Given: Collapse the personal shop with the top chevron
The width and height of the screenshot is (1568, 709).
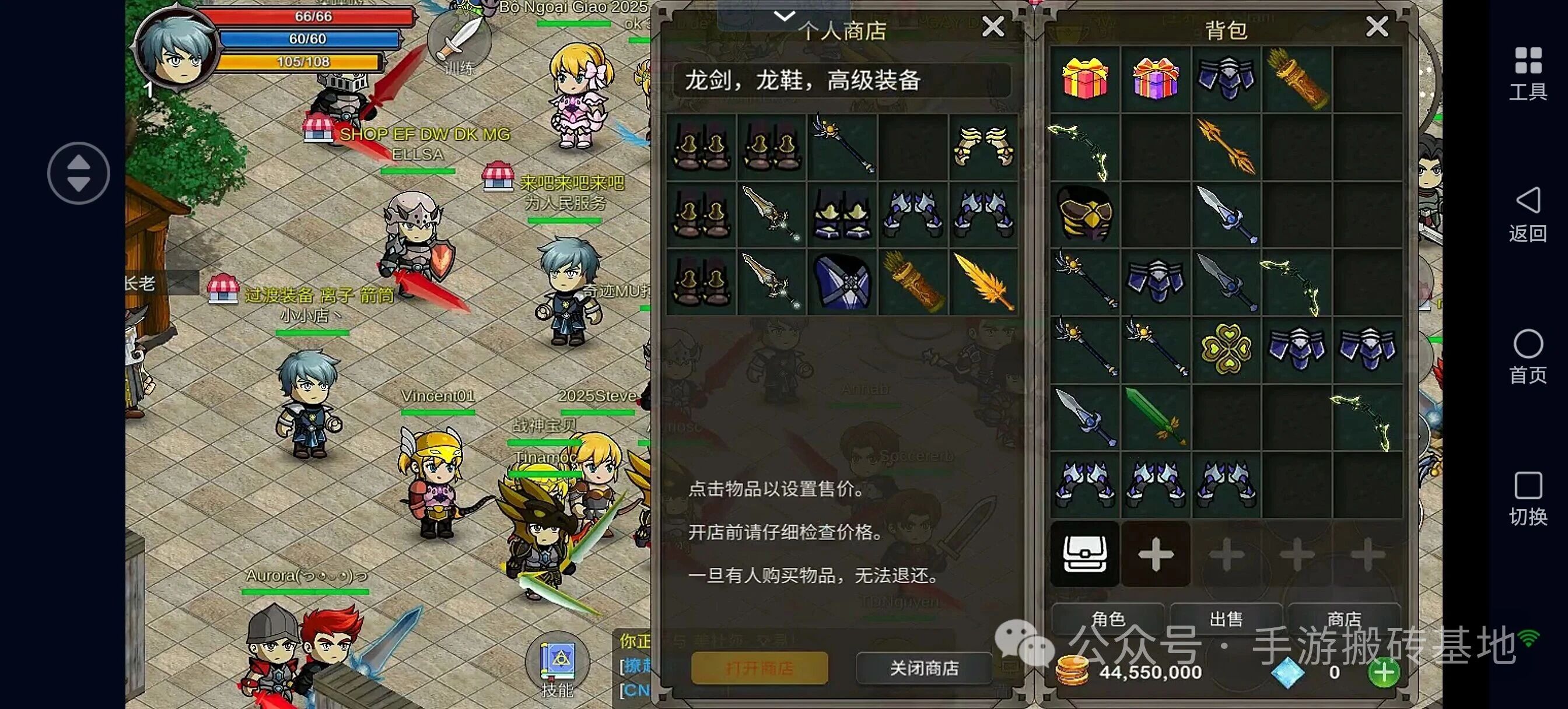Looking at the screenshot, I should click(x=785, y=15).
